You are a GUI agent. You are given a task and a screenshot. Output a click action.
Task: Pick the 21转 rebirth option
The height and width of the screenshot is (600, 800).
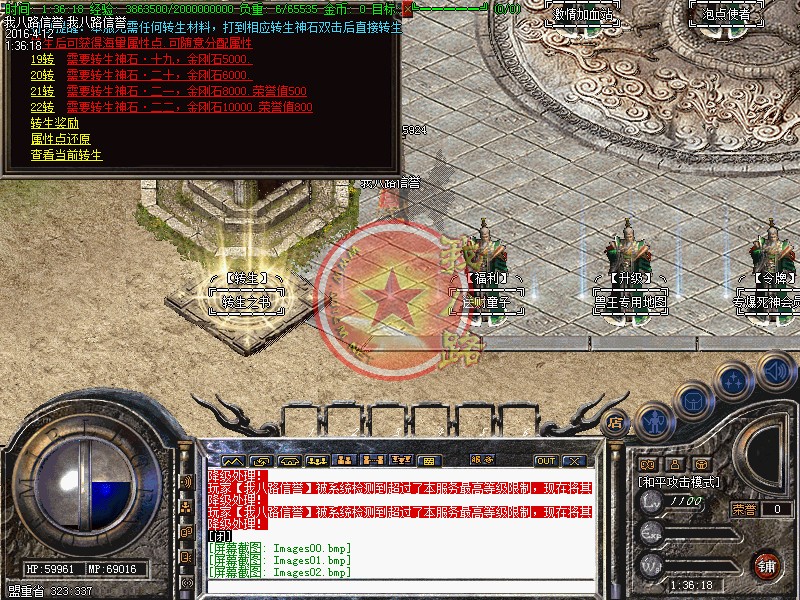43,91
